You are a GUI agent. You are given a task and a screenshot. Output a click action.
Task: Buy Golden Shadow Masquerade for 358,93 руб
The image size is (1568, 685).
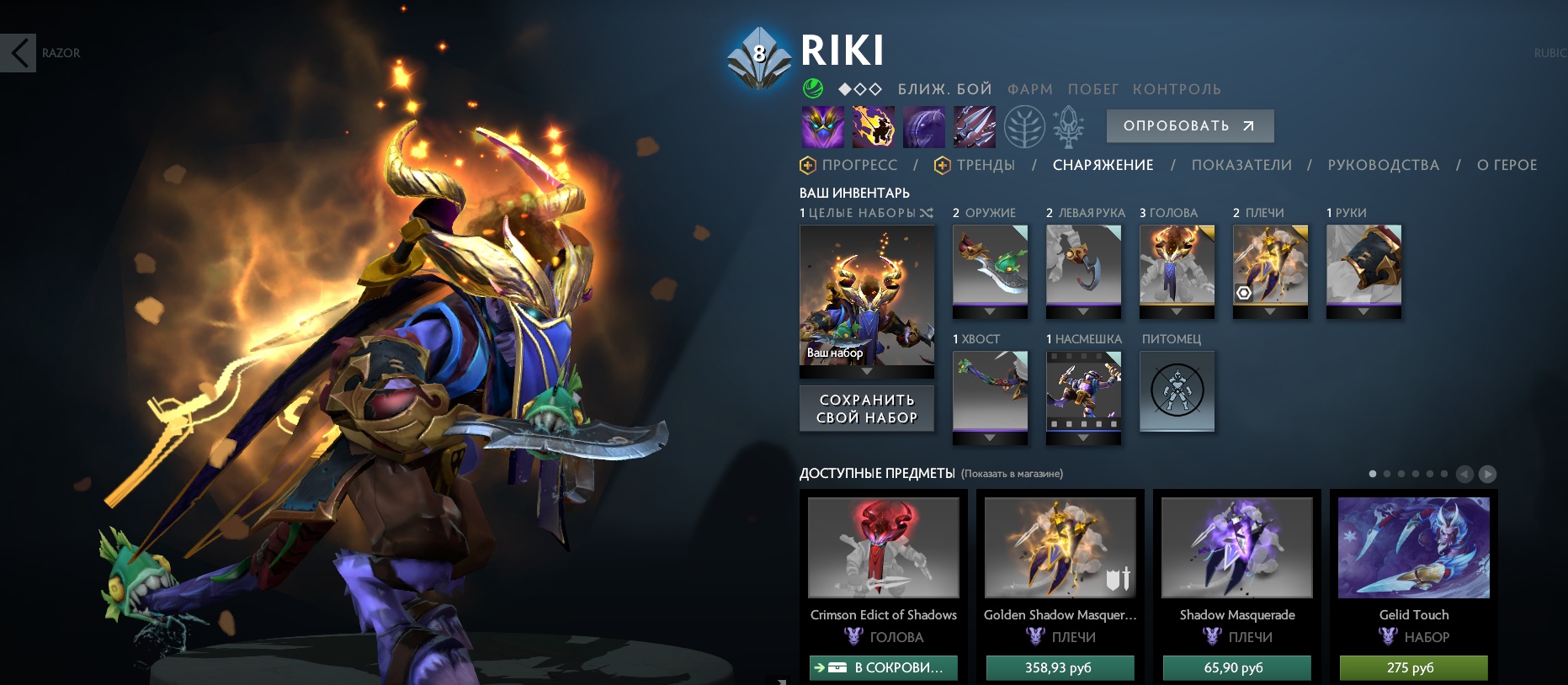coord(1060,667)
